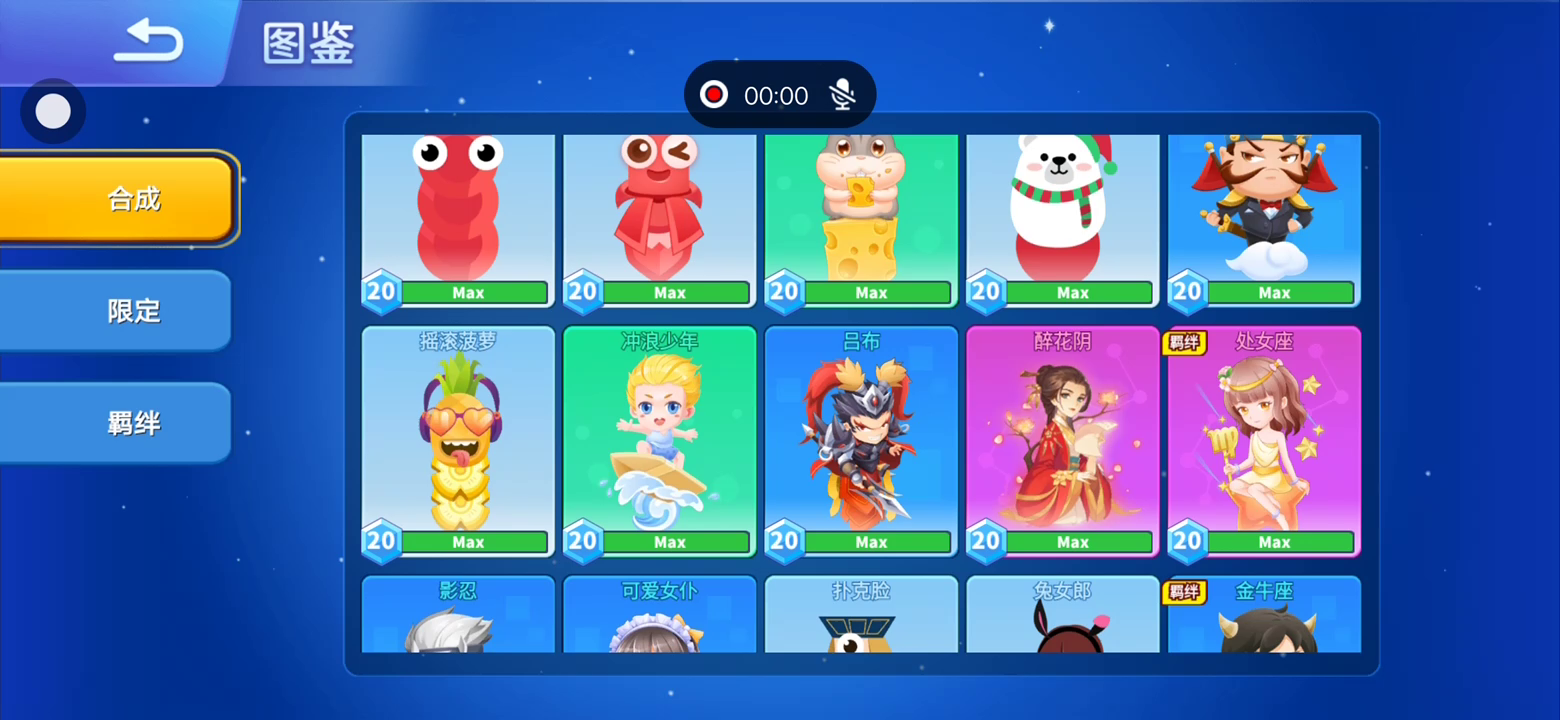Stop the screen recording

click(x=714, y=95)
